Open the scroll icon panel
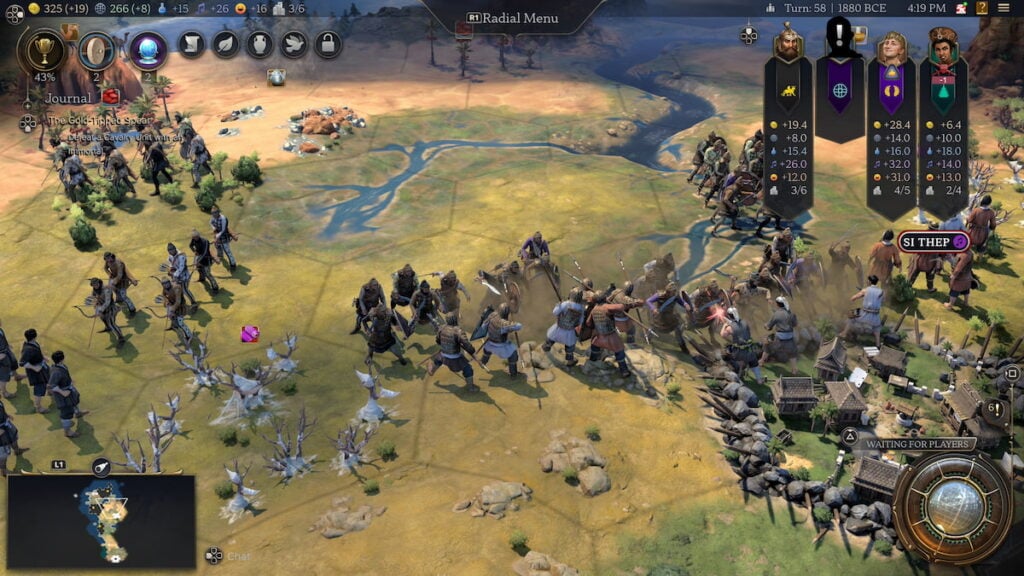This screenshot has width=1024, height=576. point(192,44)
